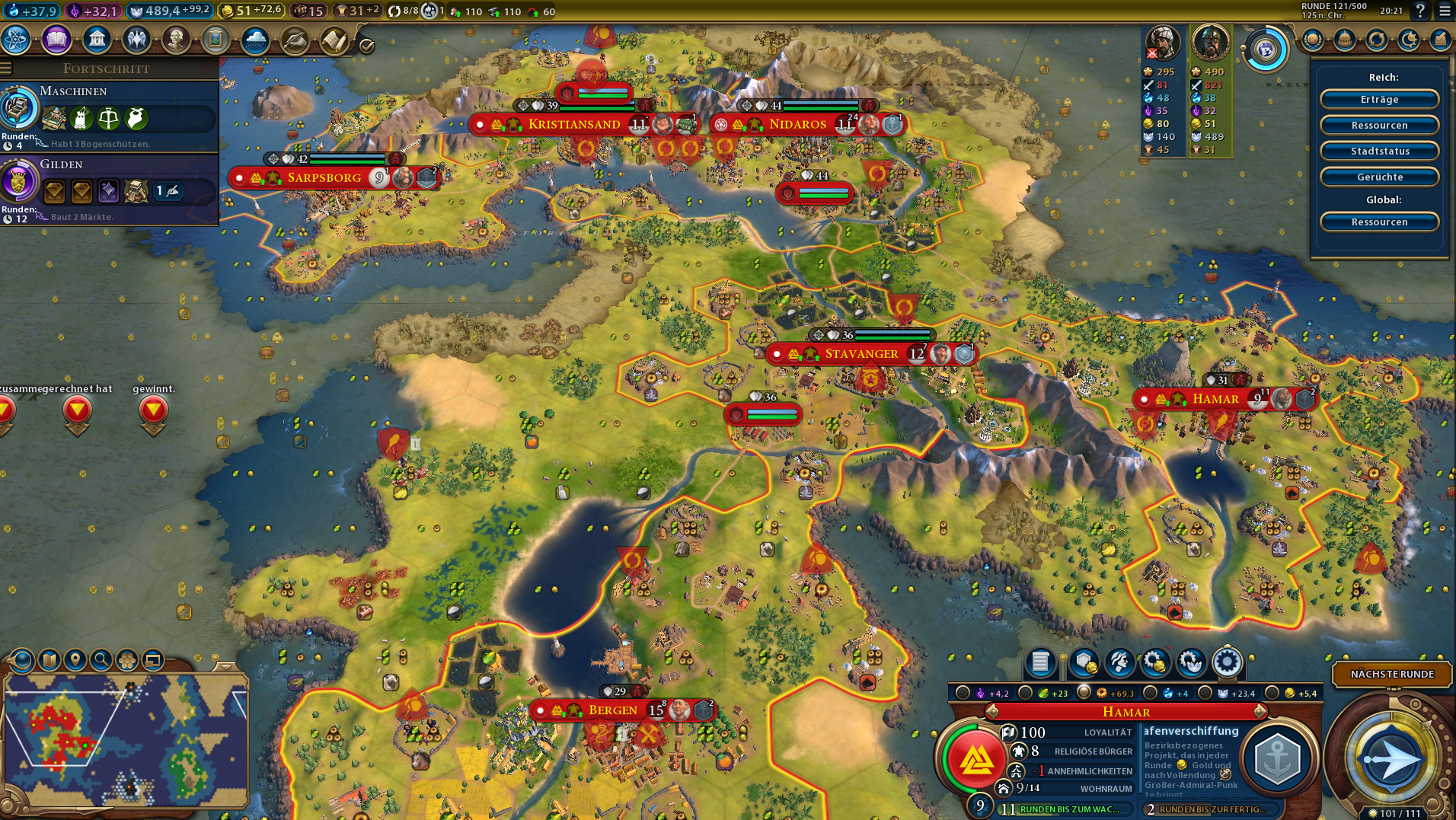Open the main menu hamburger icon
Screen dimensions: 1456x820
coord(1445,11)
